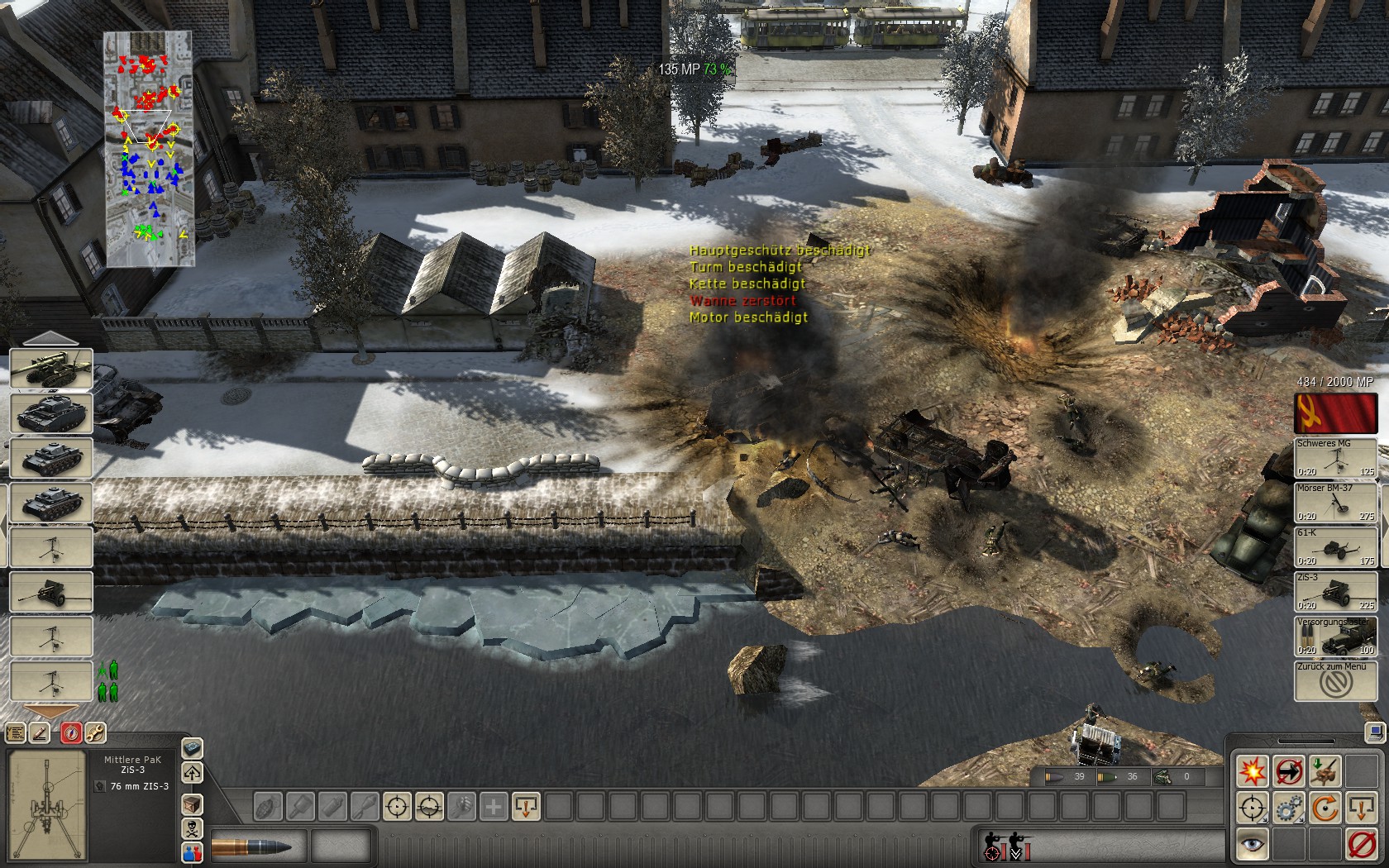Open the wrench settings icon
This screenshot has width=1389, height=868.
coord(95,732)
